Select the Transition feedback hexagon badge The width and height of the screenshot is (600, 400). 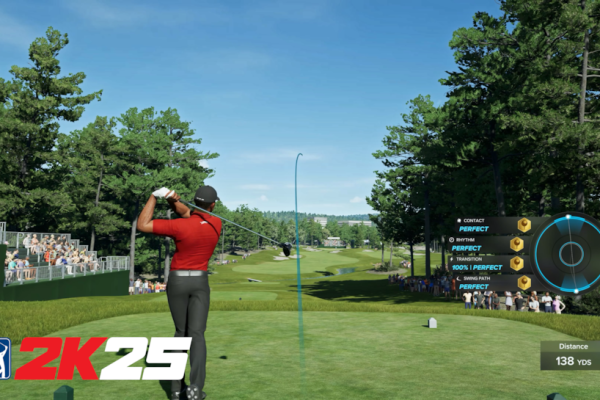[516, 263]
